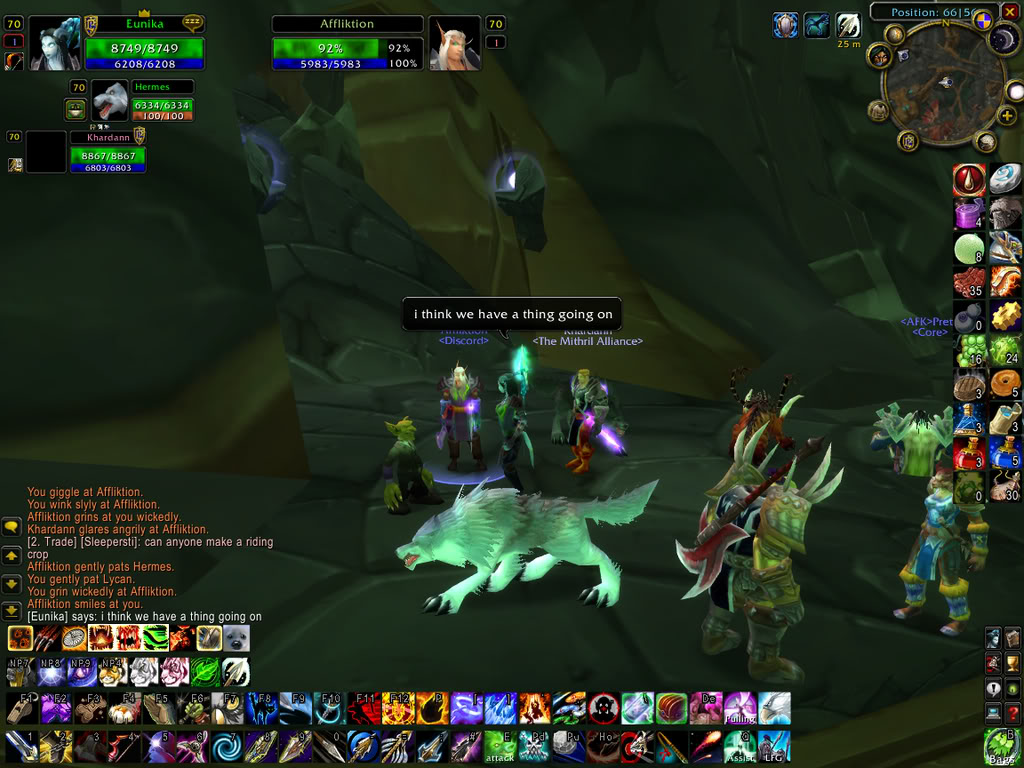Select the target portrait of Affliktion
This screenshot has height=768, width=1024.
click(455, 44)
